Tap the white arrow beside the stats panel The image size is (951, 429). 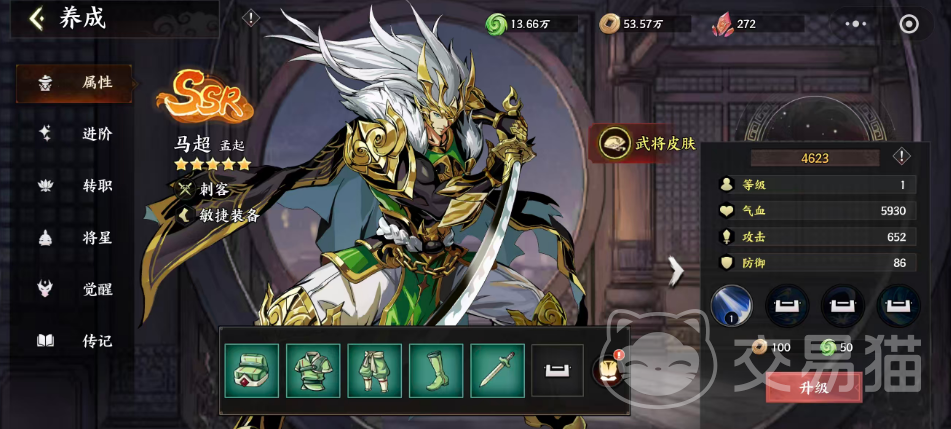coord(676,269)
